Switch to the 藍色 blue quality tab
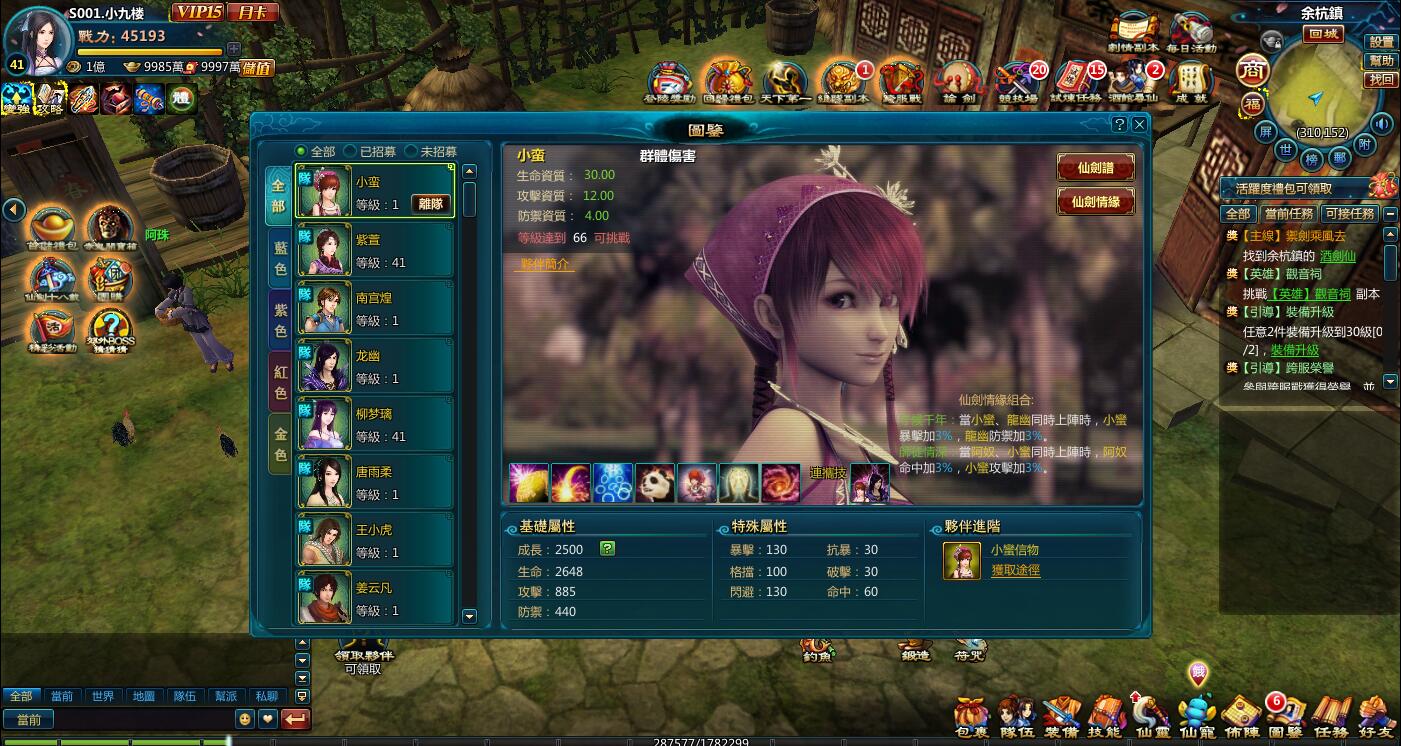Image resolution: width=1401 pixels, height=746 pixels. pos(280,258)
